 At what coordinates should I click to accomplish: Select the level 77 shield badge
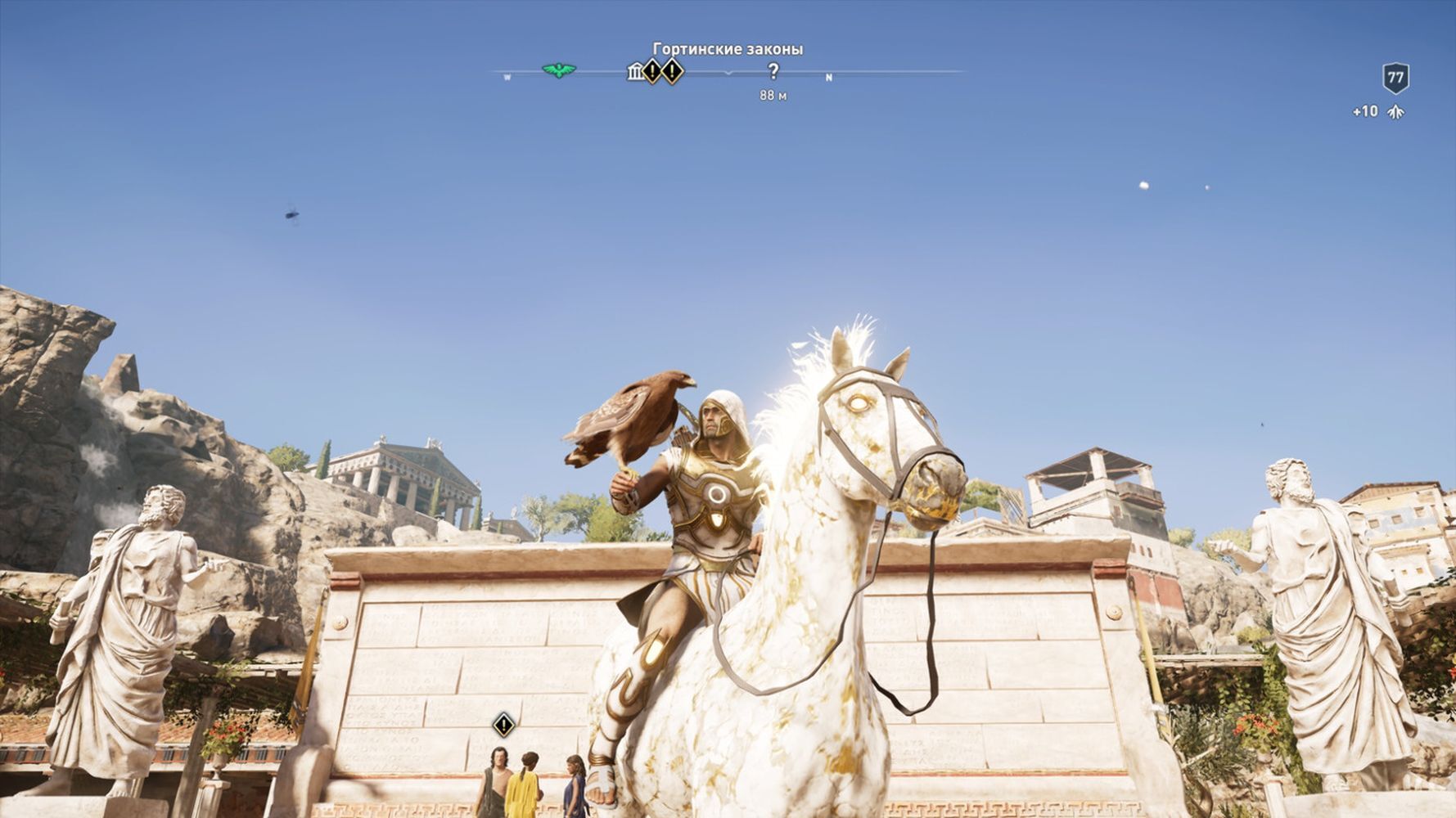(x=1395, y=79)
